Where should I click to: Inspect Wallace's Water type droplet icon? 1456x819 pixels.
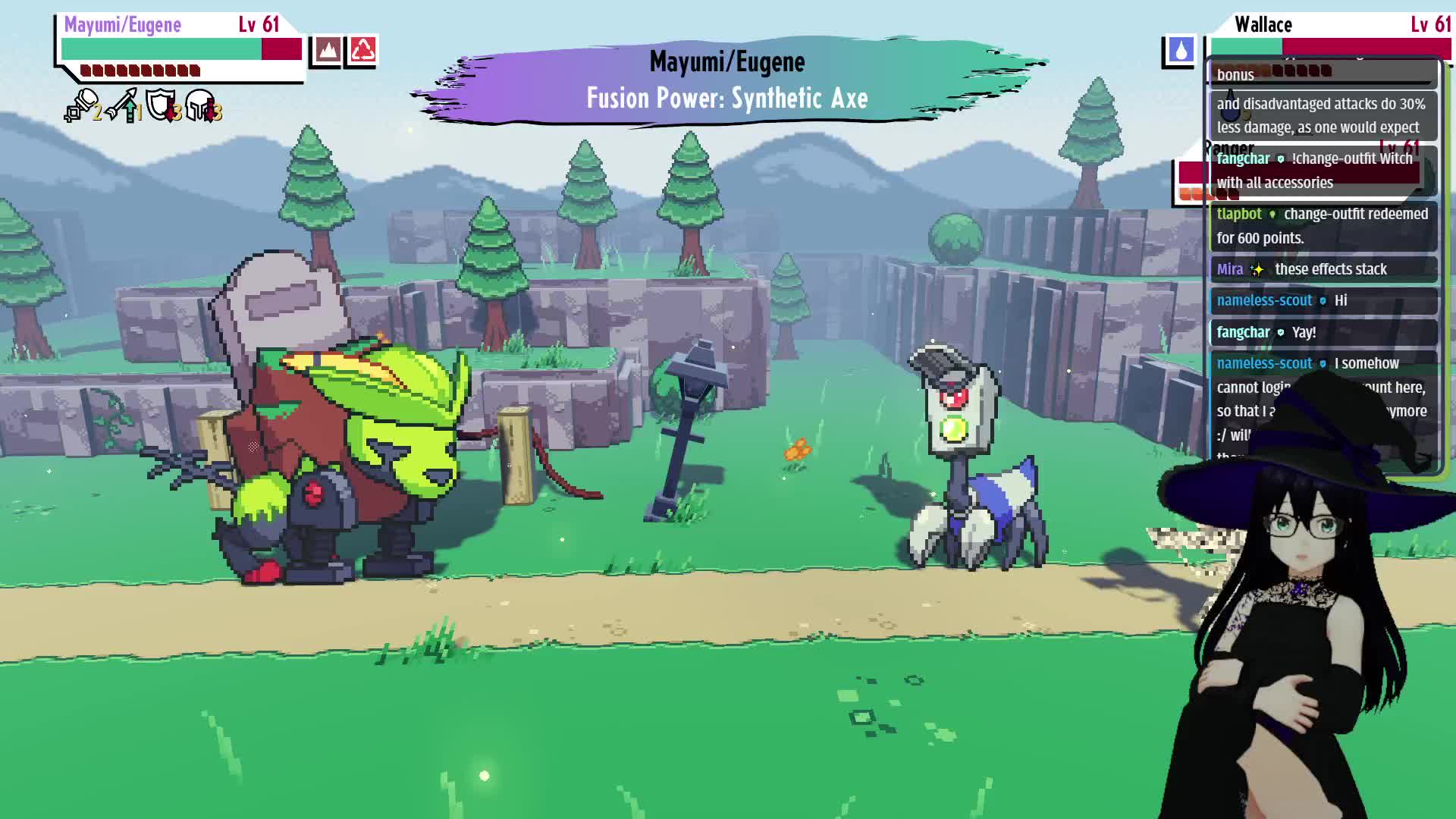(x=1180, y=51)
